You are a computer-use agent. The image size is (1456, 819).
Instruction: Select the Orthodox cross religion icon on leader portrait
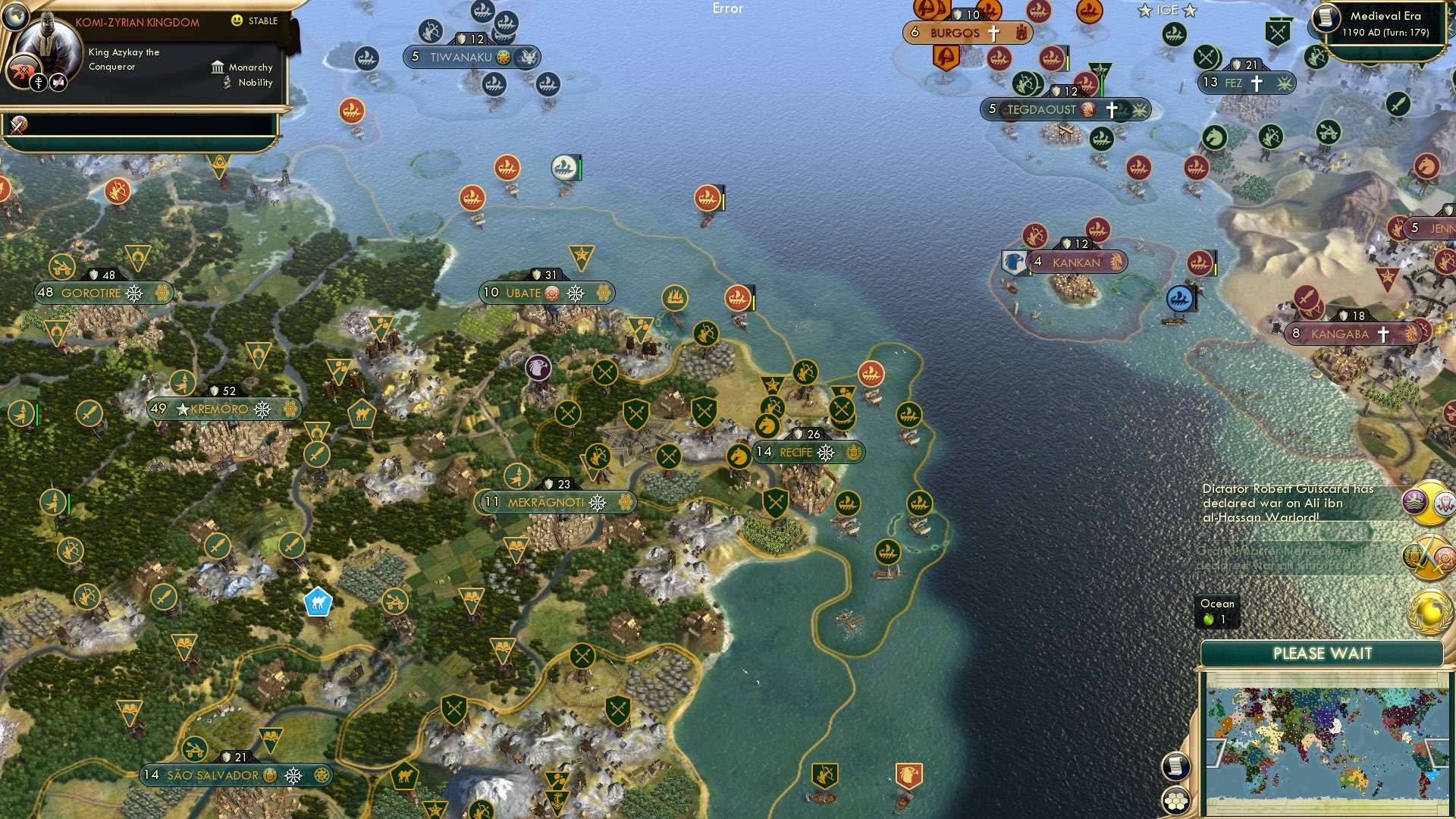38,82
